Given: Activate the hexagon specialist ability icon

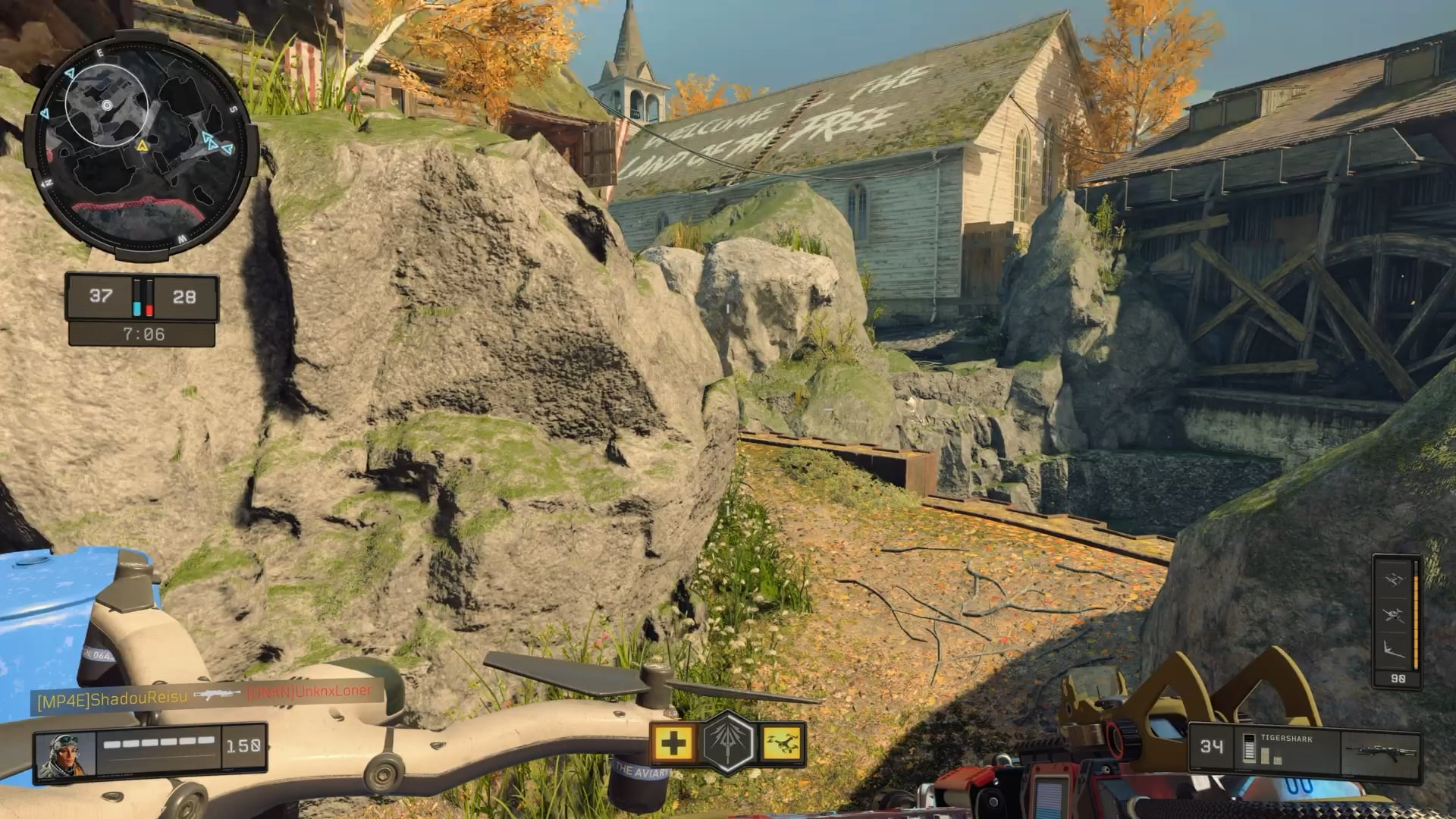Looking at the screenshot, I should (728, 743).
